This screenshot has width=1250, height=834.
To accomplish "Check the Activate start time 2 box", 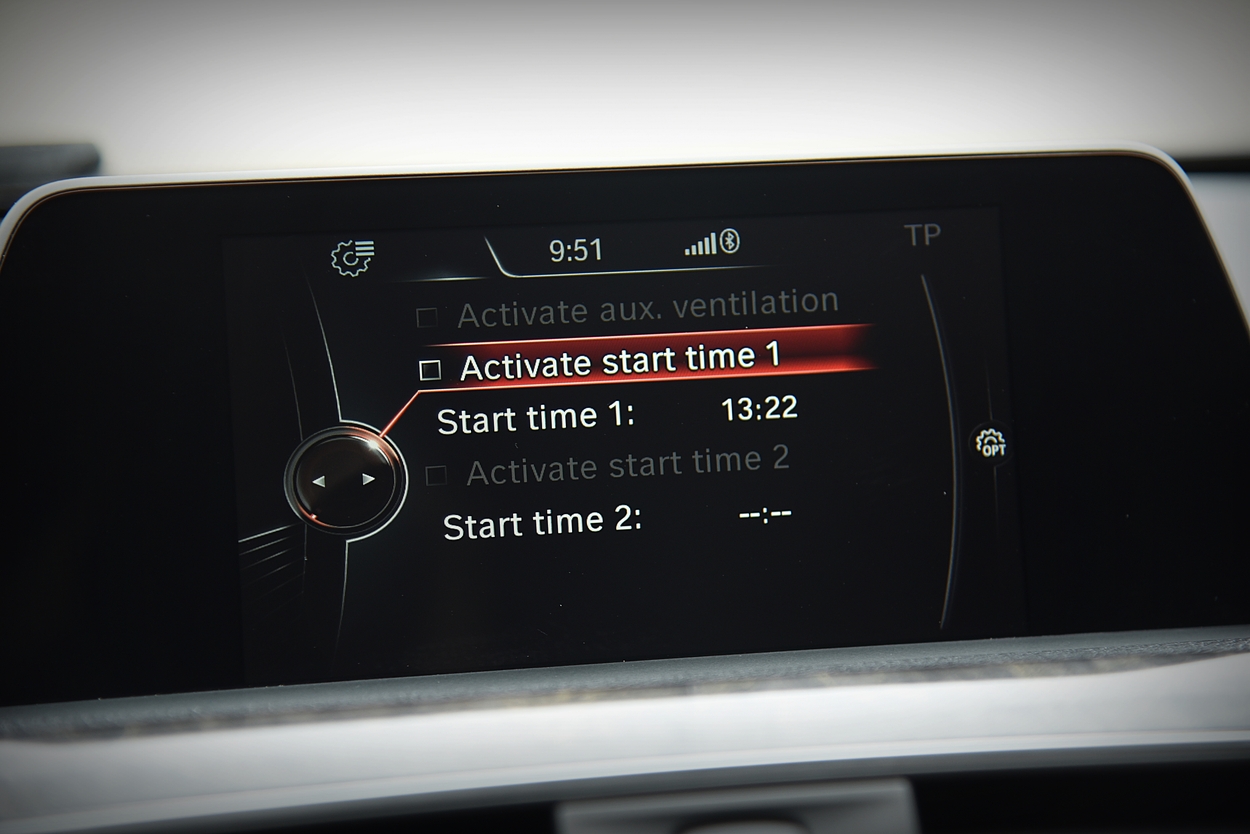I will click(436, 475).
